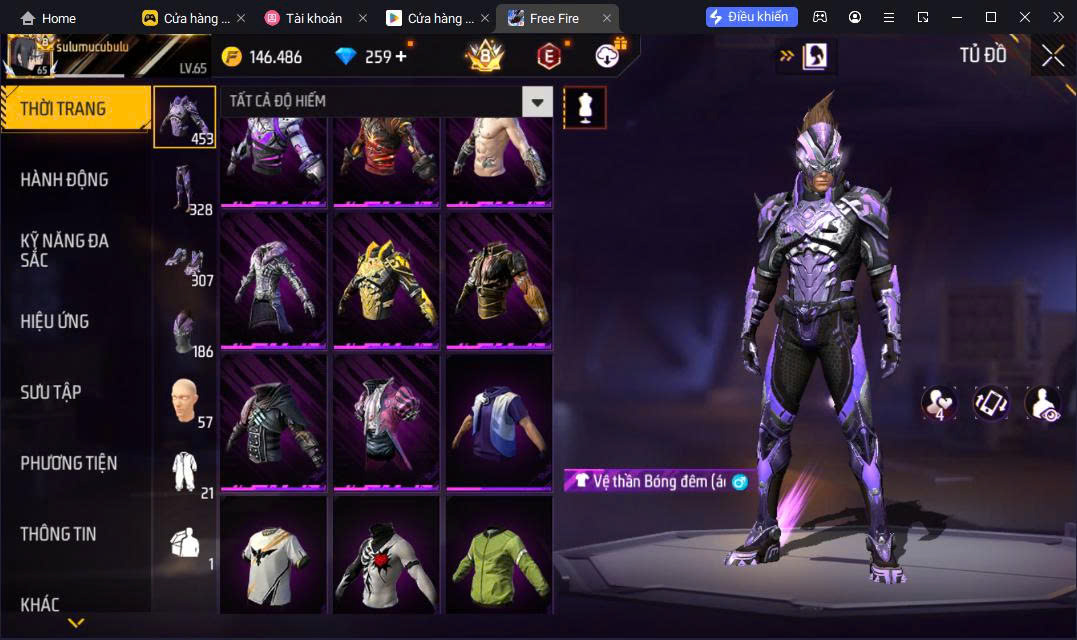Add diamonds with the plus button
The image size is (1077, 640).
coord(401,56)
